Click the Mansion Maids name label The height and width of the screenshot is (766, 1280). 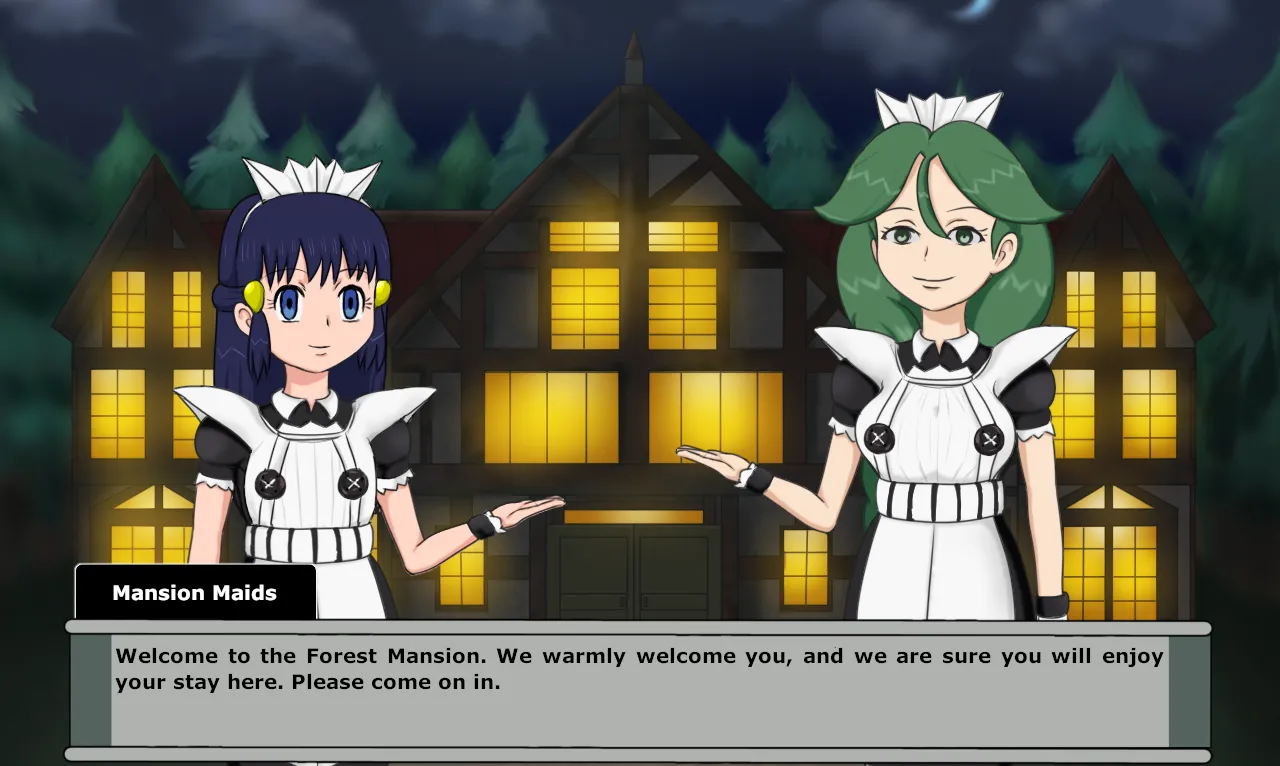pyautogui.click(x=195, y=592)
